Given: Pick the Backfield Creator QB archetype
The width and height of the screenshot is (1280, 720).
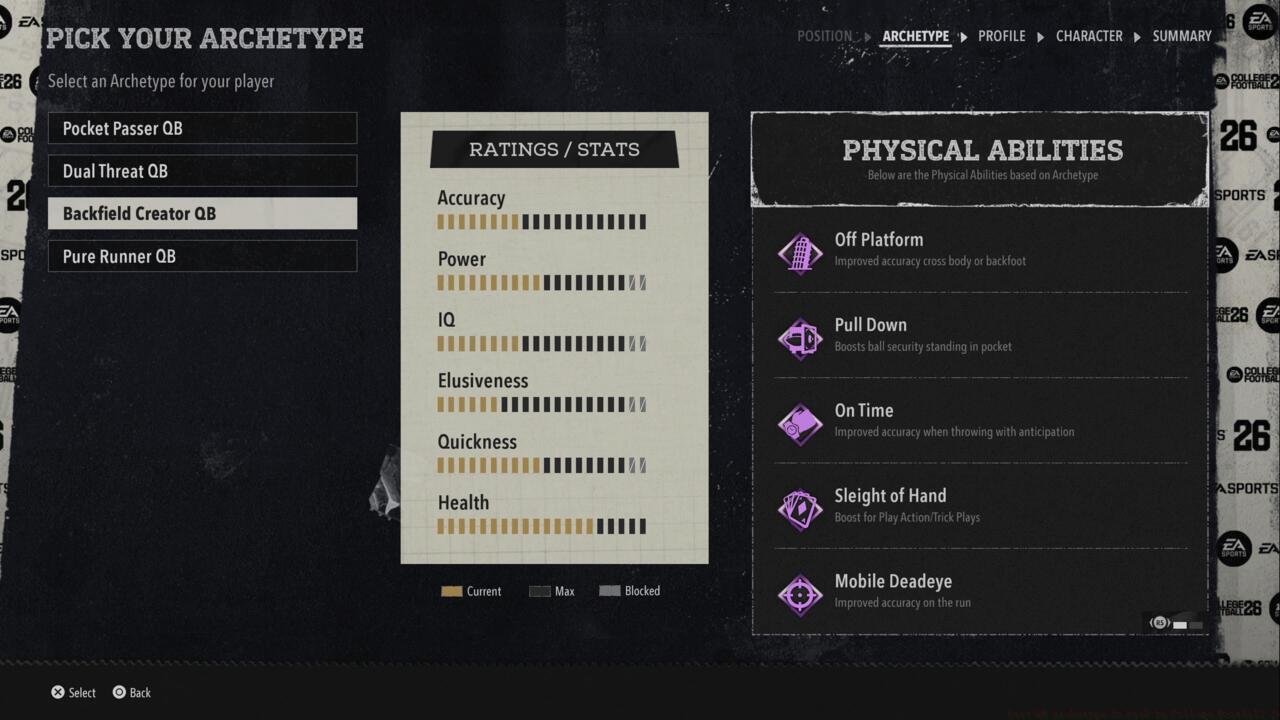Looking at the screenshot, I should 202,213.
